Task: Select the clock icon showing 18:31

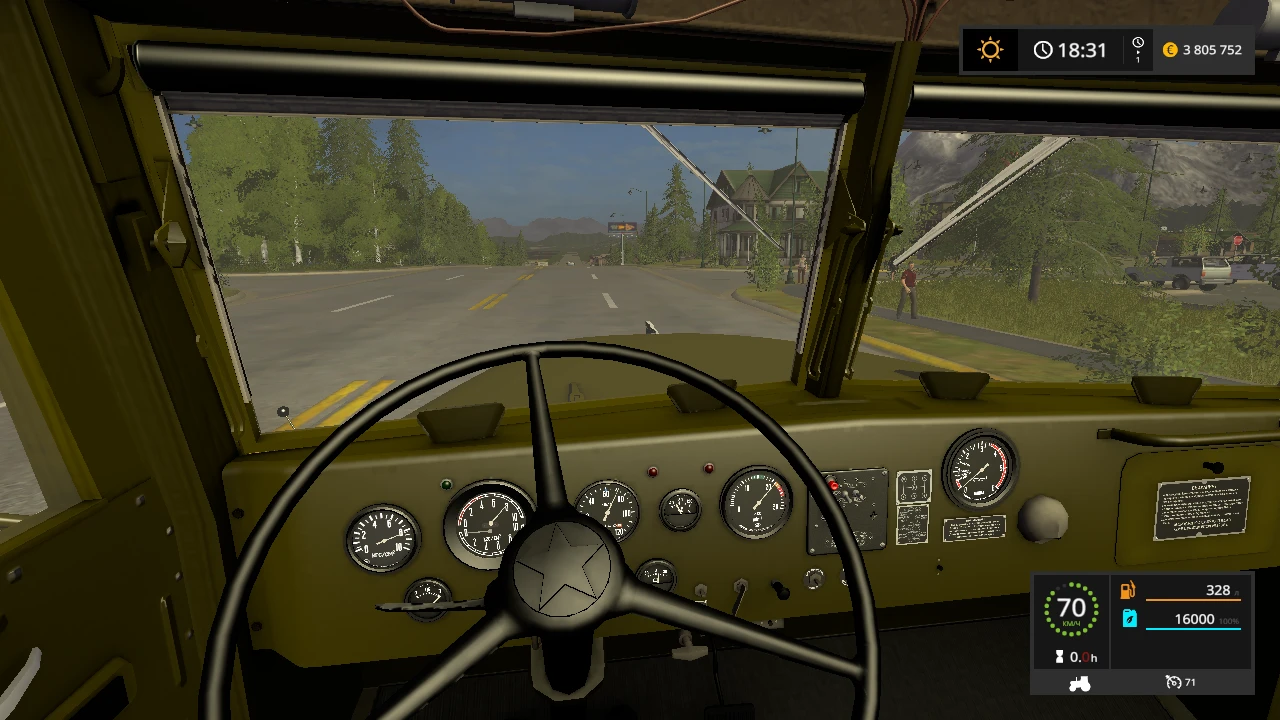Action: click(1044, 50)
